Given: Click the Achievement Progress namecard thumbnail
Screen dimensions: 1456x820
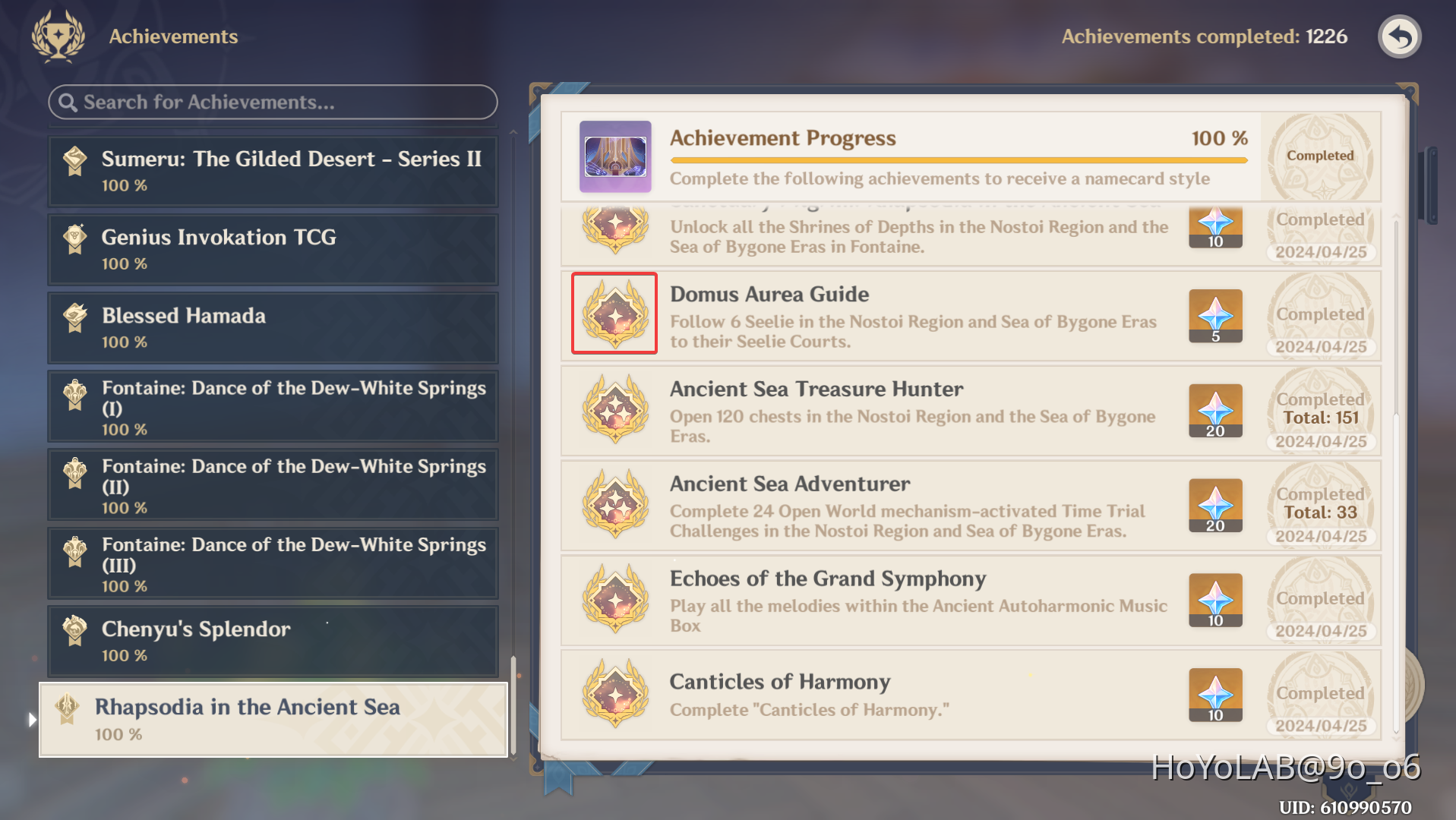Looking at the screenshot, I should click(x=615, y=156).
